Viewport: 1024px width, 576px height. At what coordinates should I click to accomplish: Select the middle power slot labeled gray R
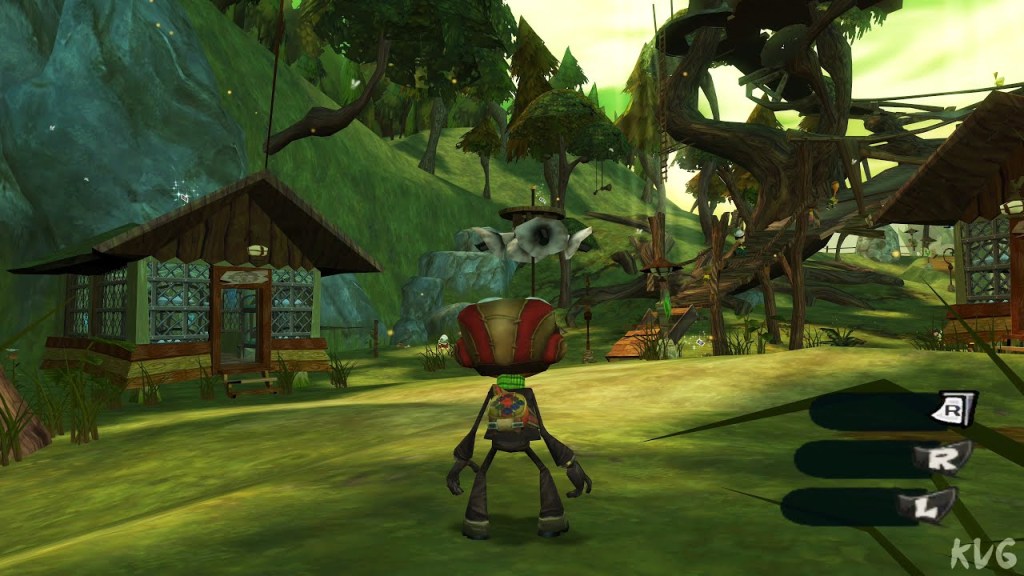[870, 458]
